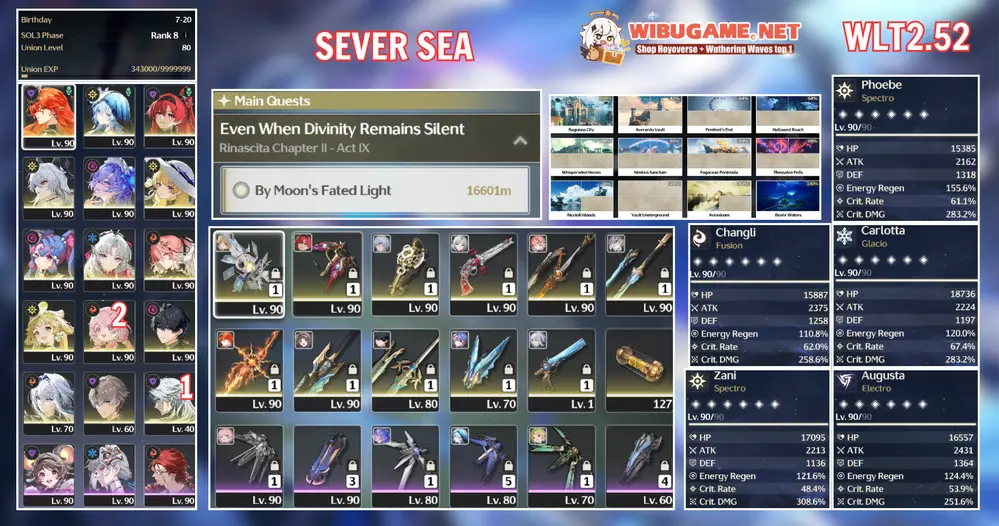999x526 pixels.
Task: Open the Ragunna City map thumbnail
Action: (x=582, y=115)
